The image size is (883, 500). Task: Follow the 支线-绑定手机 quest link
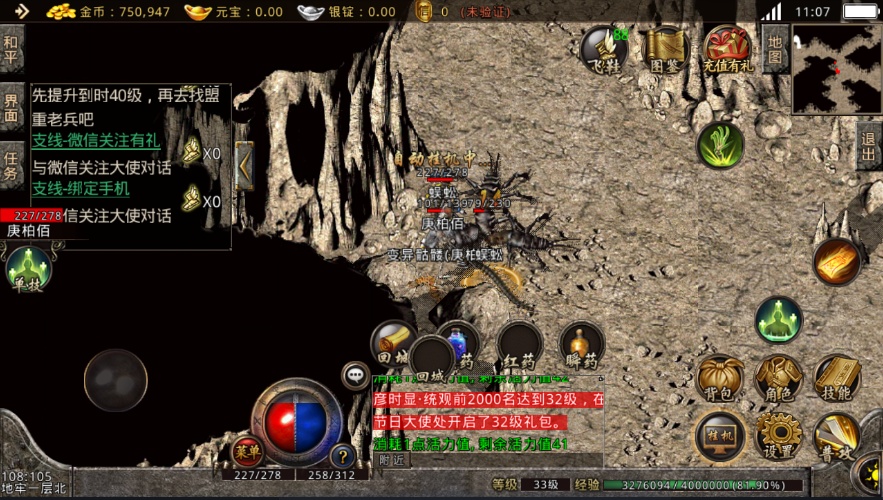point(80,189)
